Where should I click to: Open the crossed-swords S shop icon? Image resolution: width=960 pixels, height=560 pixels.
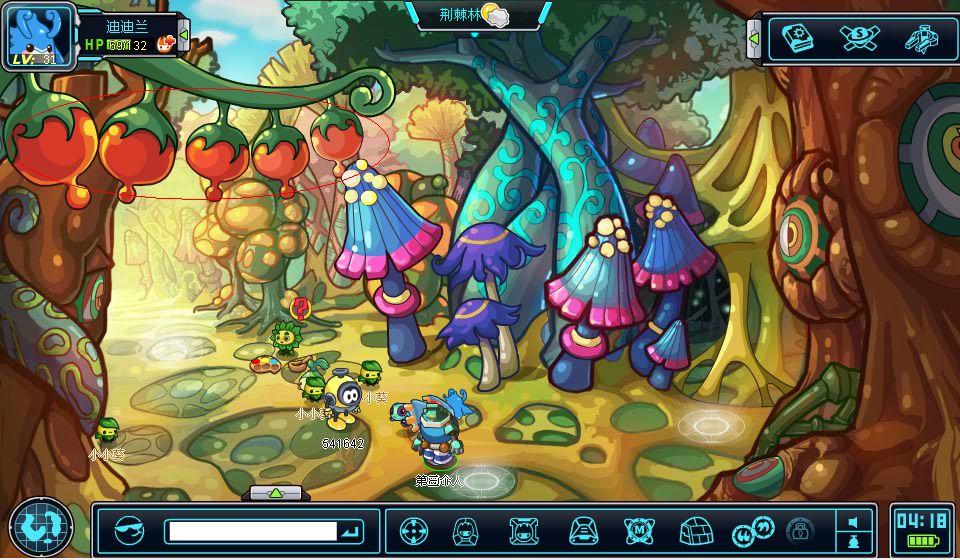pos(859,39)
